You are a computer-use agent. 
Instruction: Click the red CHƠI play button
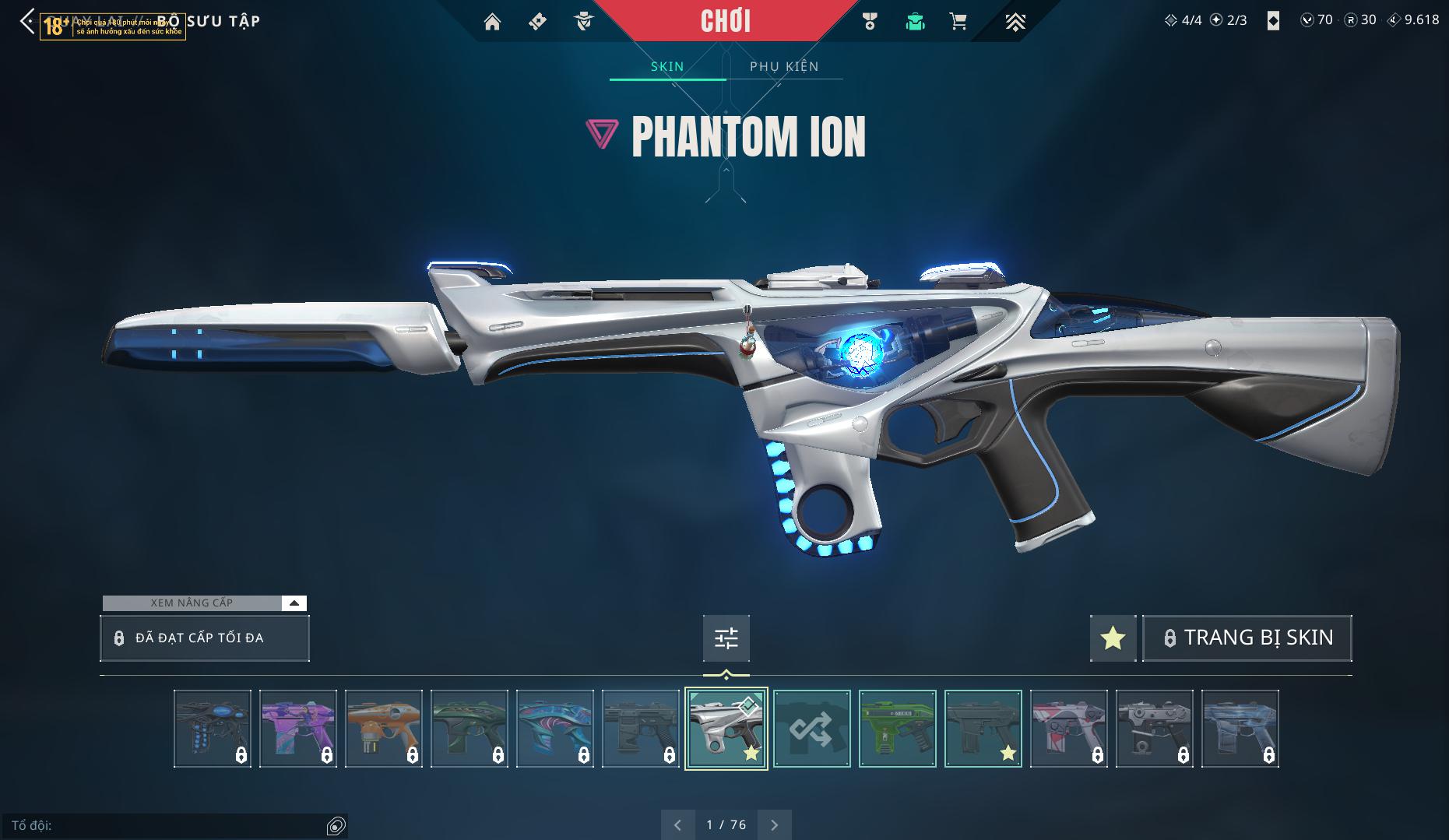click(726, 21)
